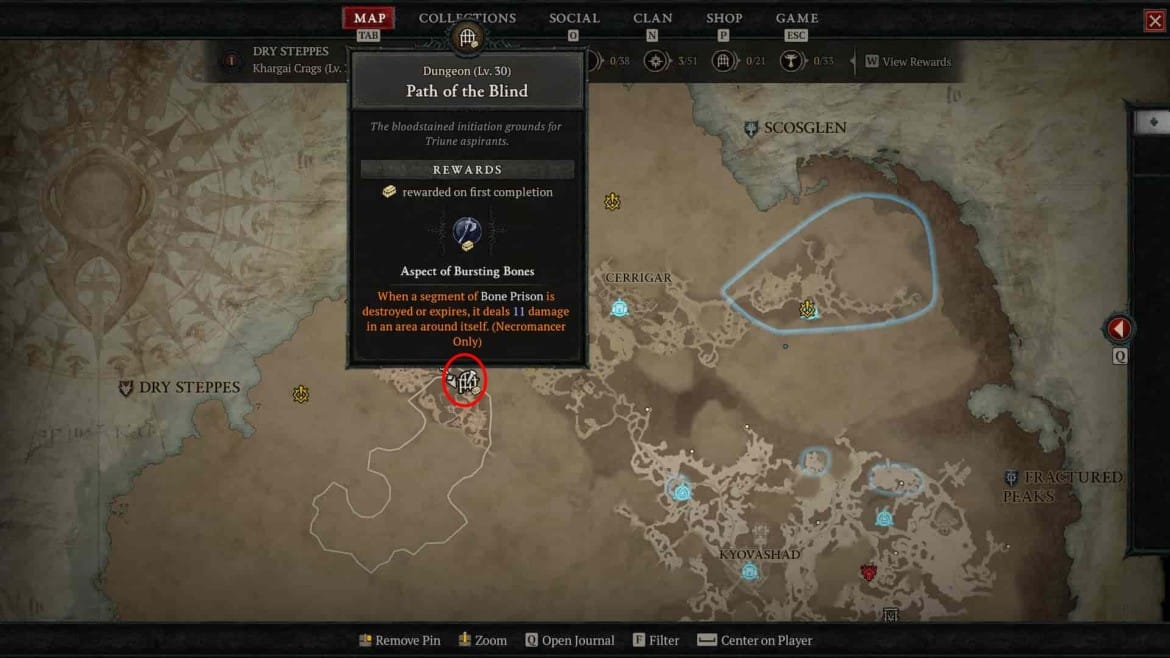The image size is (1170, 658).
Task: Close the map with the red X
Action: 1155,21
